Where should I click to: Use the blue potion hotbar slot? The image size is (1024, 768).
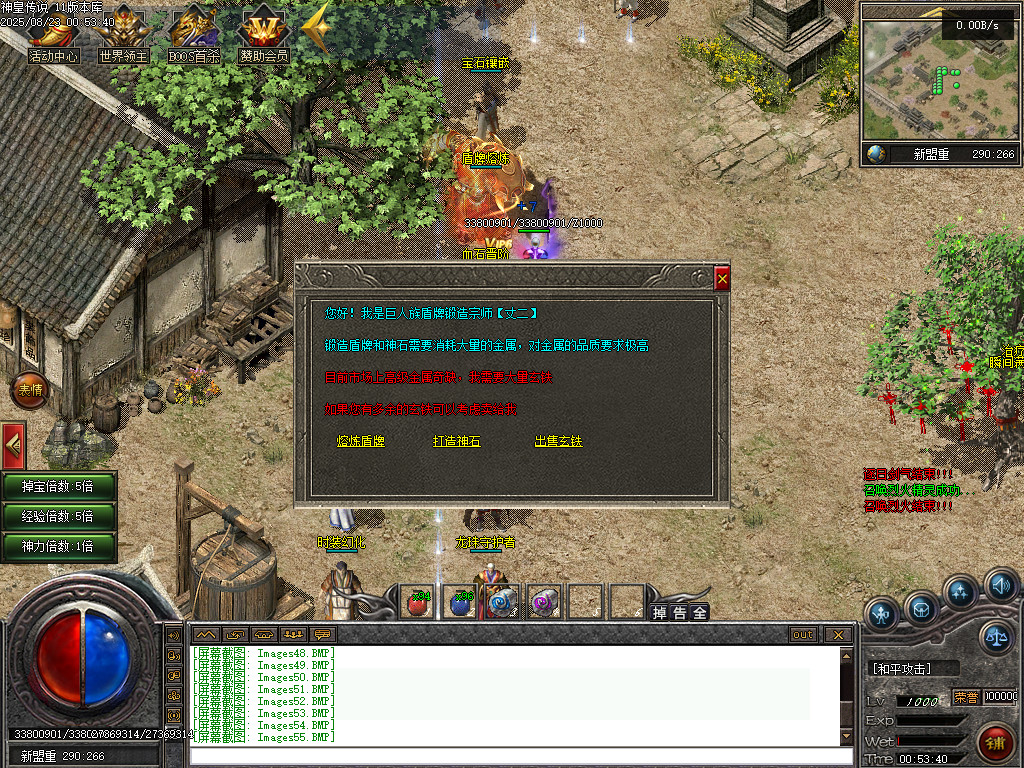(460, 602)
